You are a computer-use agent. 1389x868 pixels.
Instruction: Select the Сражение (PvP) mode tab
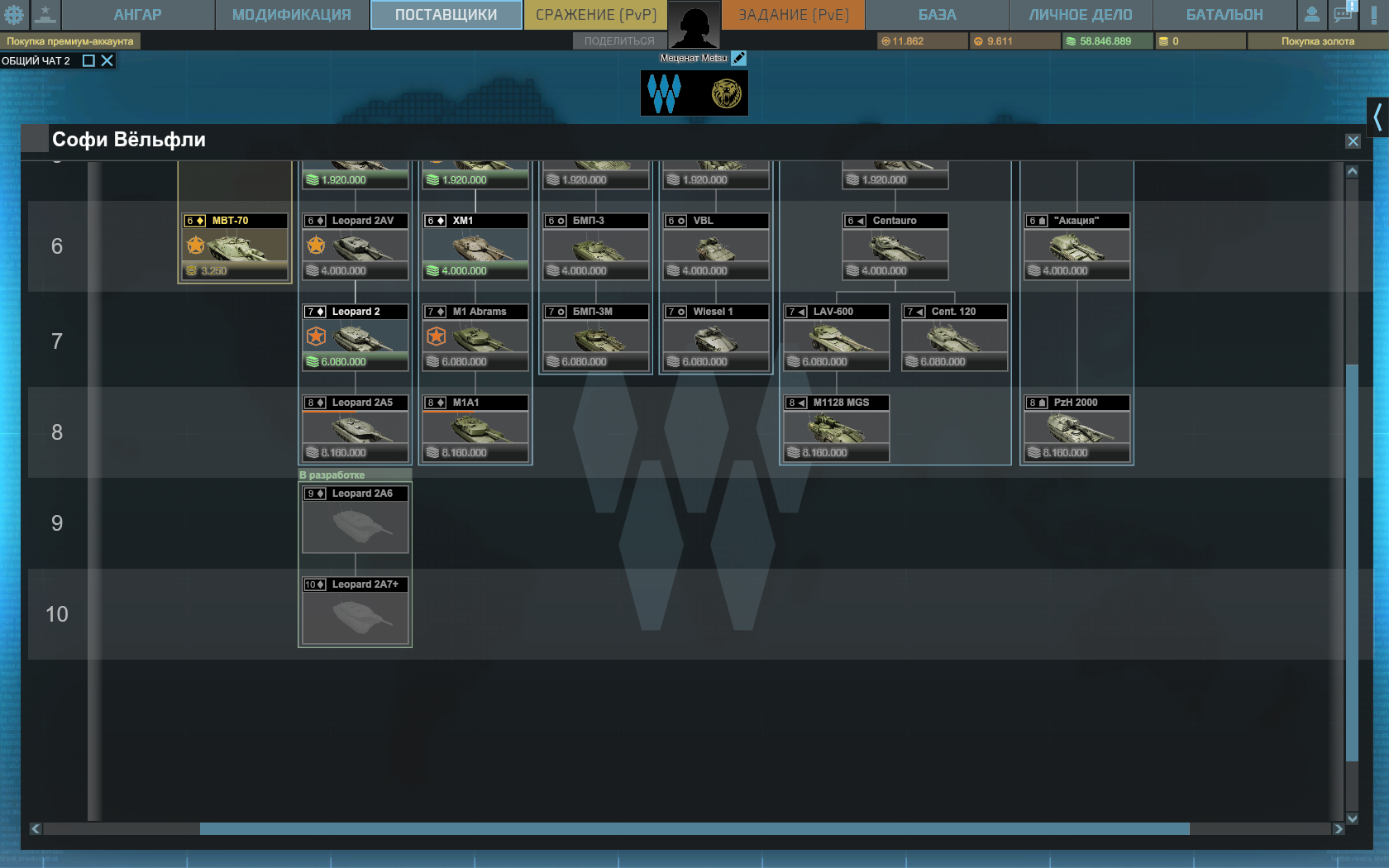pyautogui.click(x=595, y=15)
